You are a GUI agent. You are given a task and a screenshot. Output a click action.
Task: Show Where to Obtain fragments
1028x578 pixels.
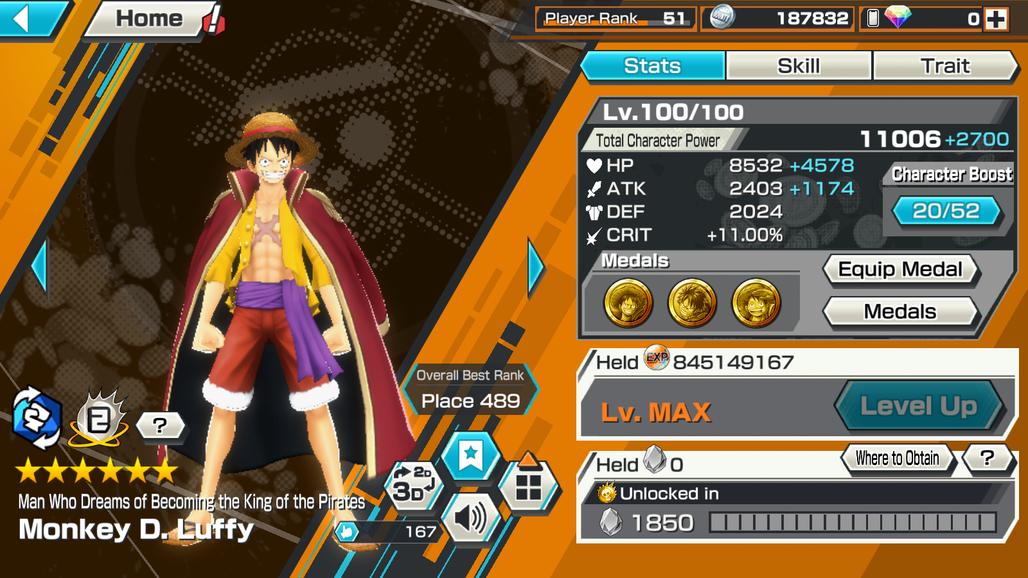click(x=897, y=459)
